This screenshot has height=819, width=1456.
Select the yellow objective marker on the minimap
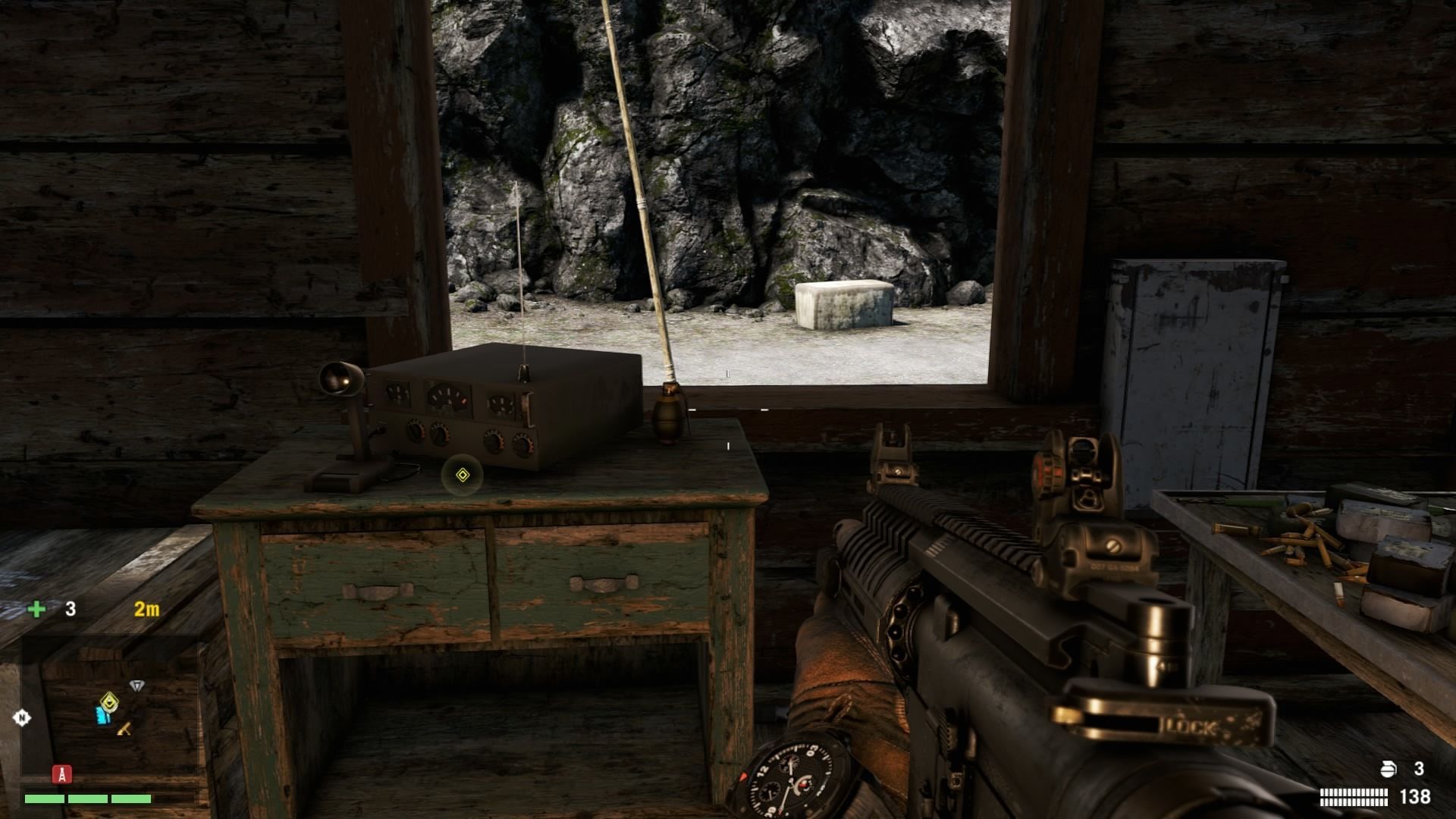point(110,701)
